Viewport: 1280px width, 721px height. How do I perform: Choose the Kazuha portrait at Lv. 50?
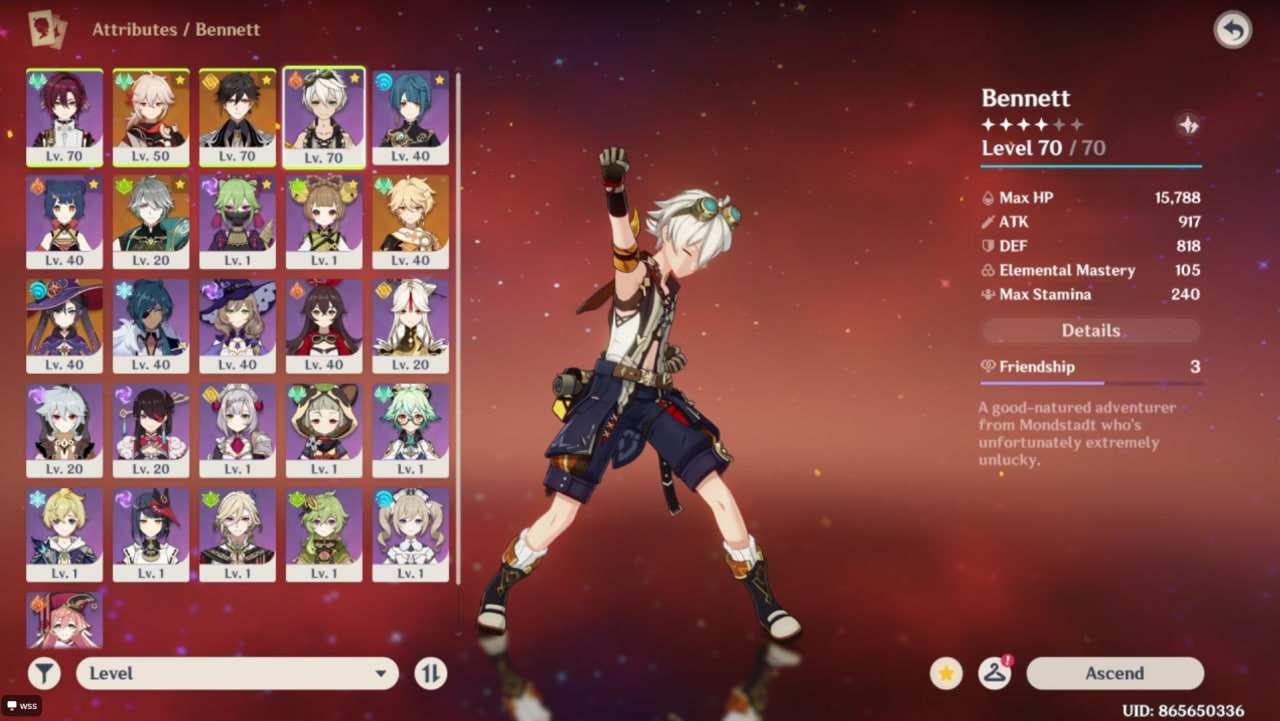pos(151,116)
